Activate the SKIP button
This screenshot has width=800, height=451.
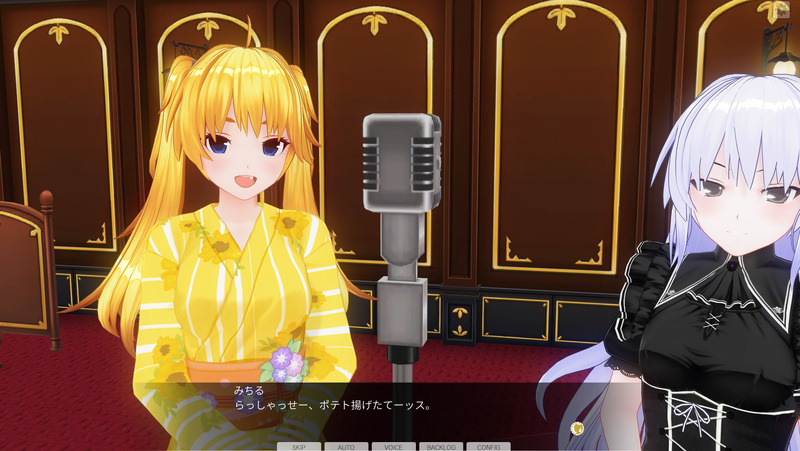pos(299,446)
